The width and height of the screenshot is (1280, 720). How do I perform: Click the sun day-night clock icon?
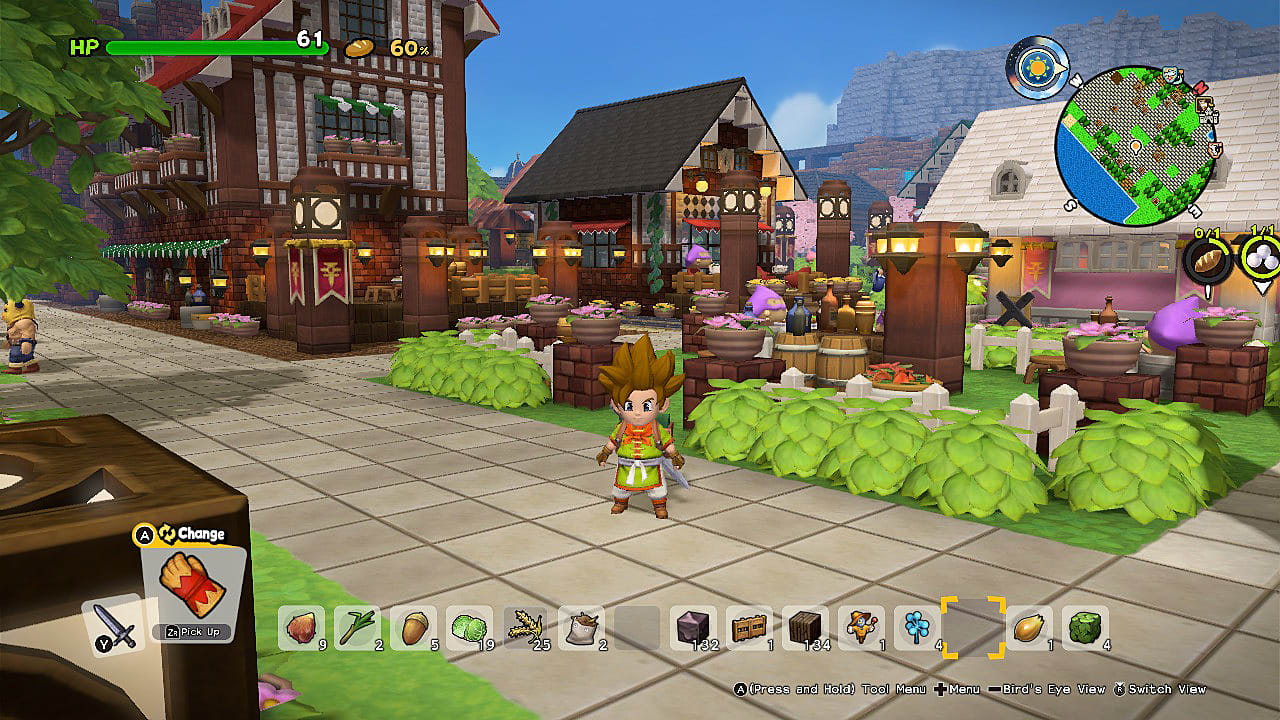(1037, 67)
